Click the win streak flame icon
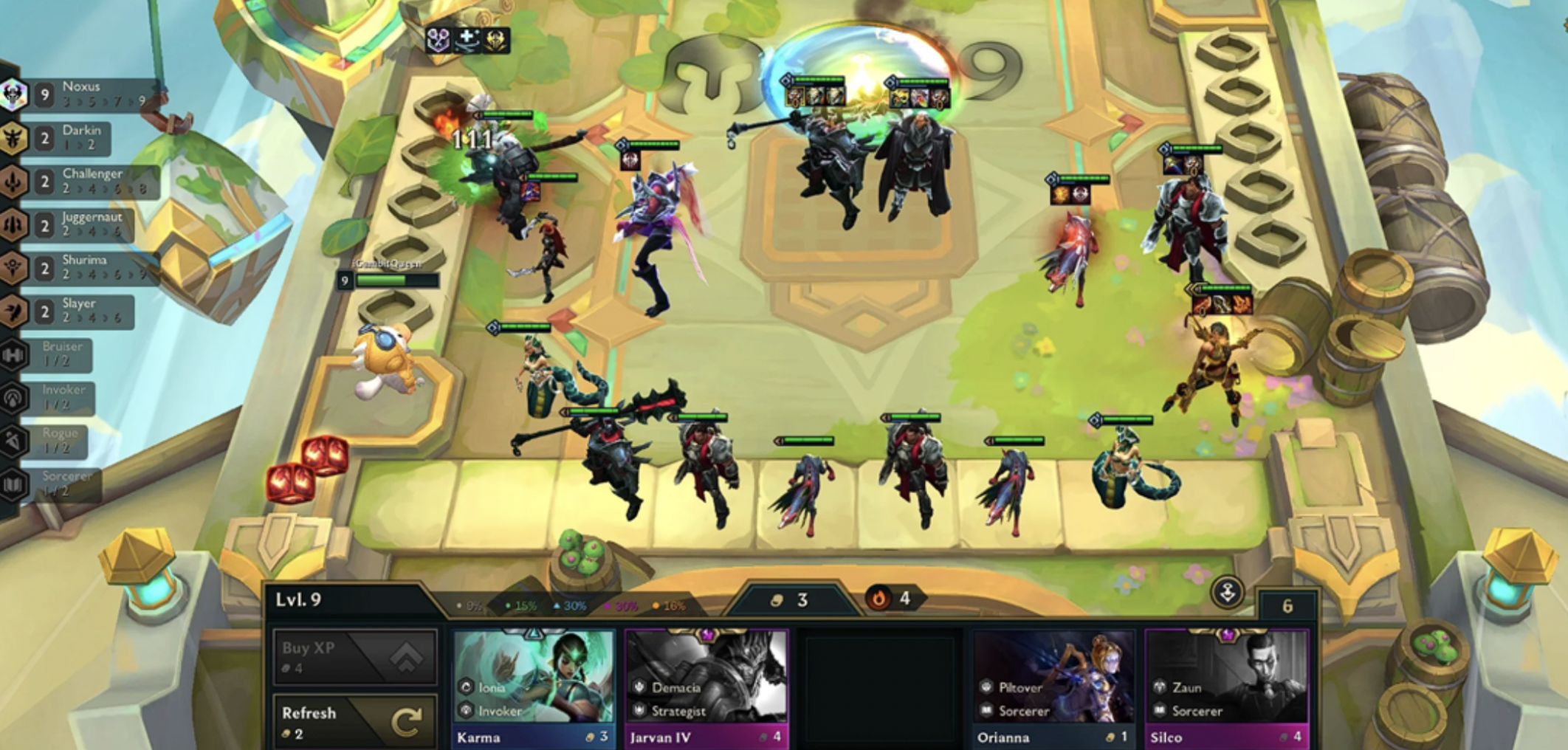 coord(878,599)
